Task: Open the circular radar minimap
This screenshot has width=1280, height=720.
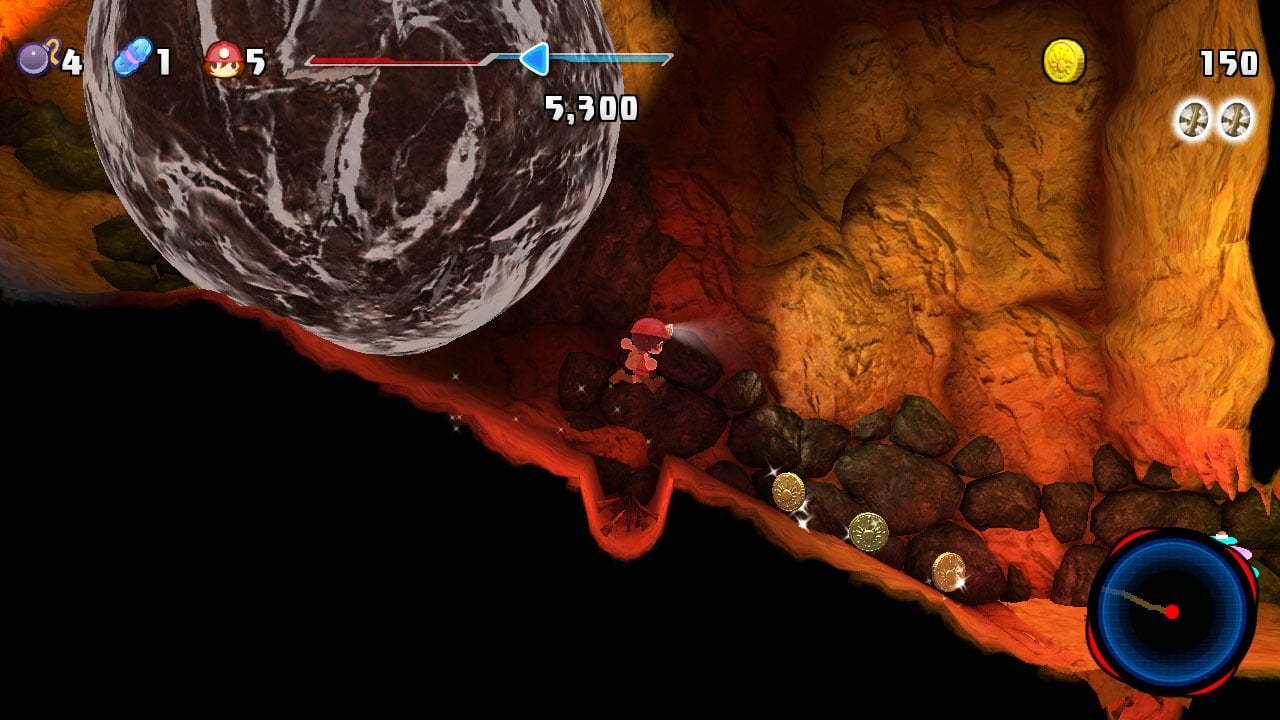Action: pyautogui.click(x=1171, y=610)
